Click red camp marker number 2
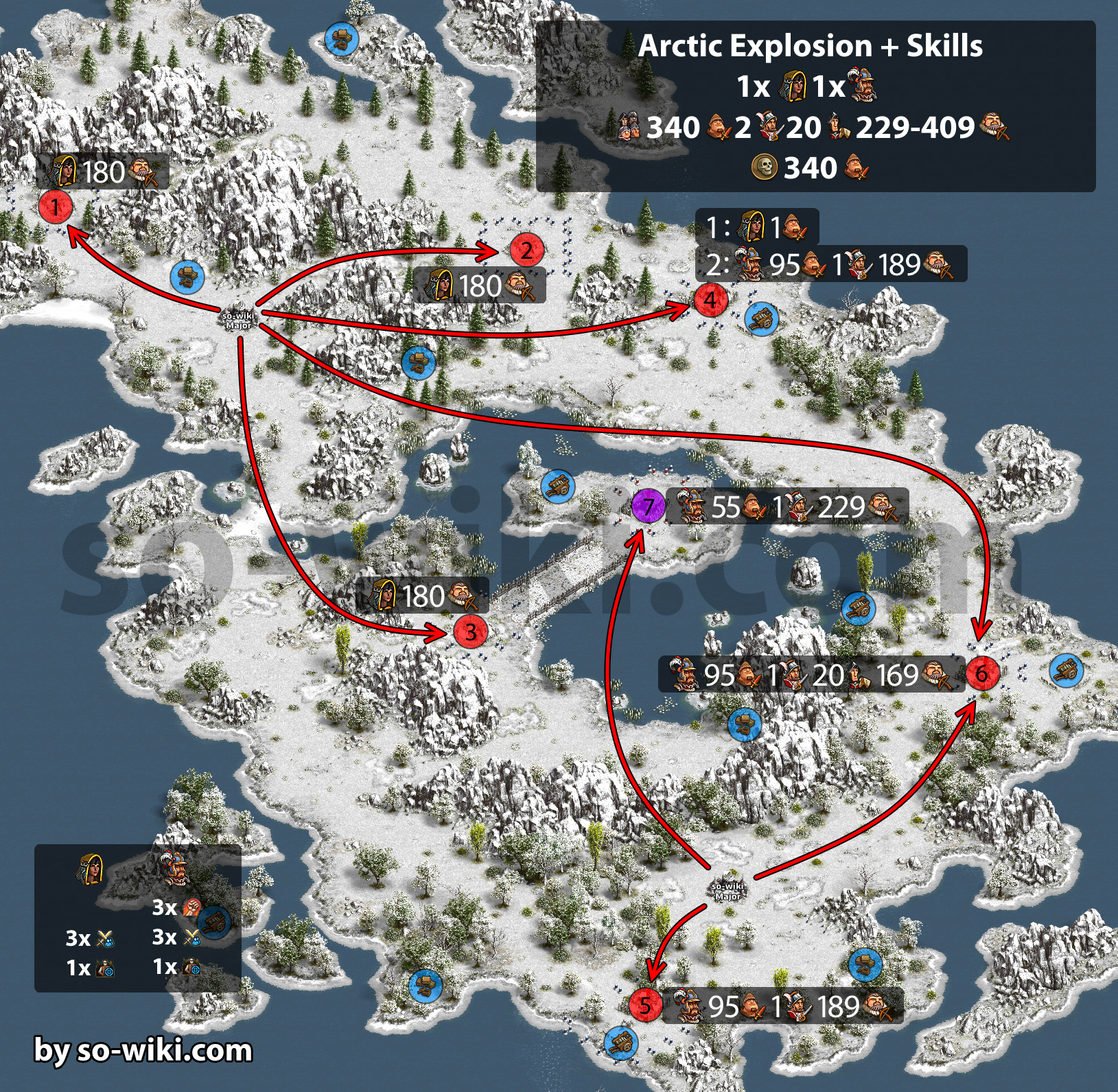 [x=526, y=251]
